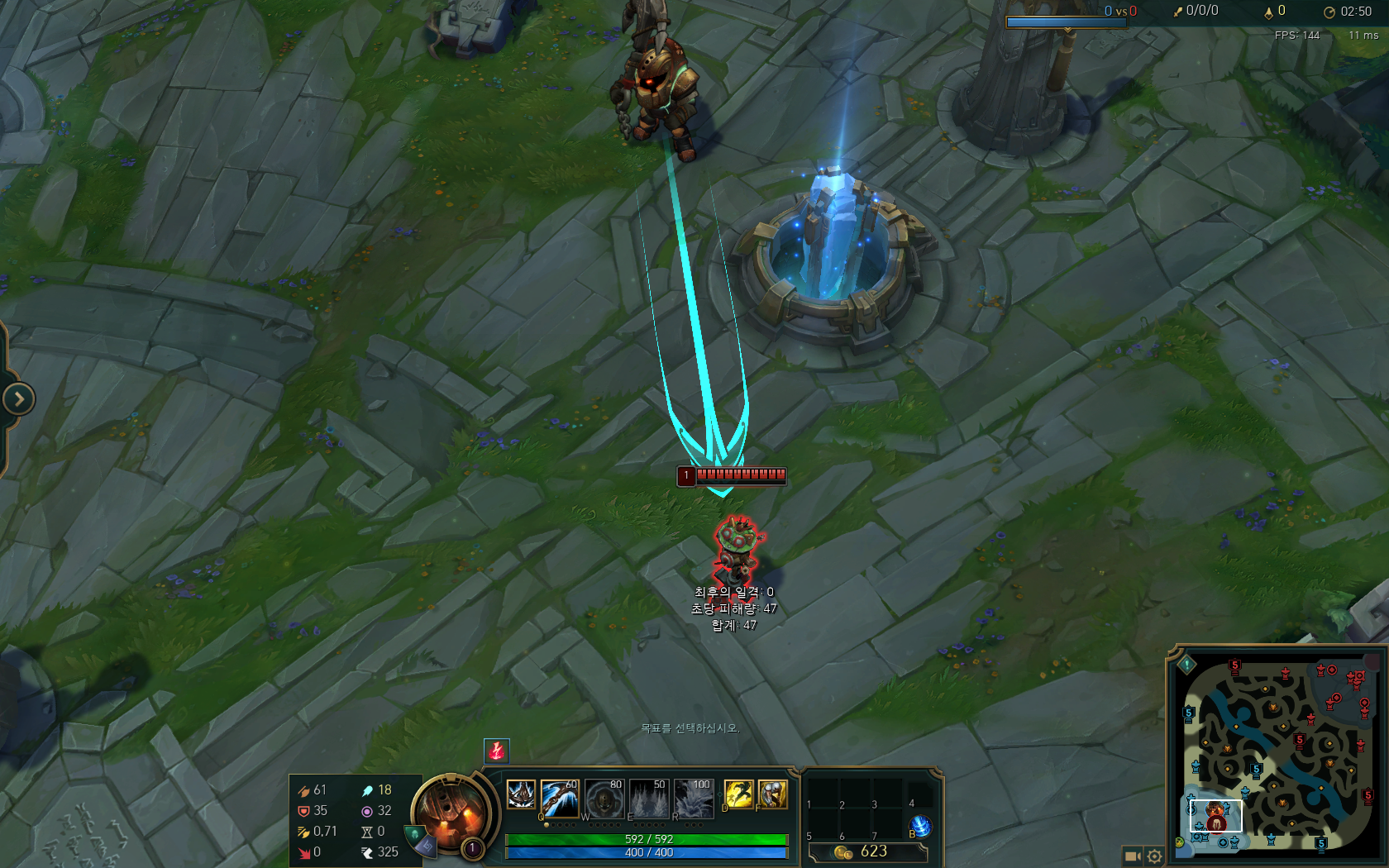Click the E ability icon
The image size is (1389, 868).
[x=648, y=799]
